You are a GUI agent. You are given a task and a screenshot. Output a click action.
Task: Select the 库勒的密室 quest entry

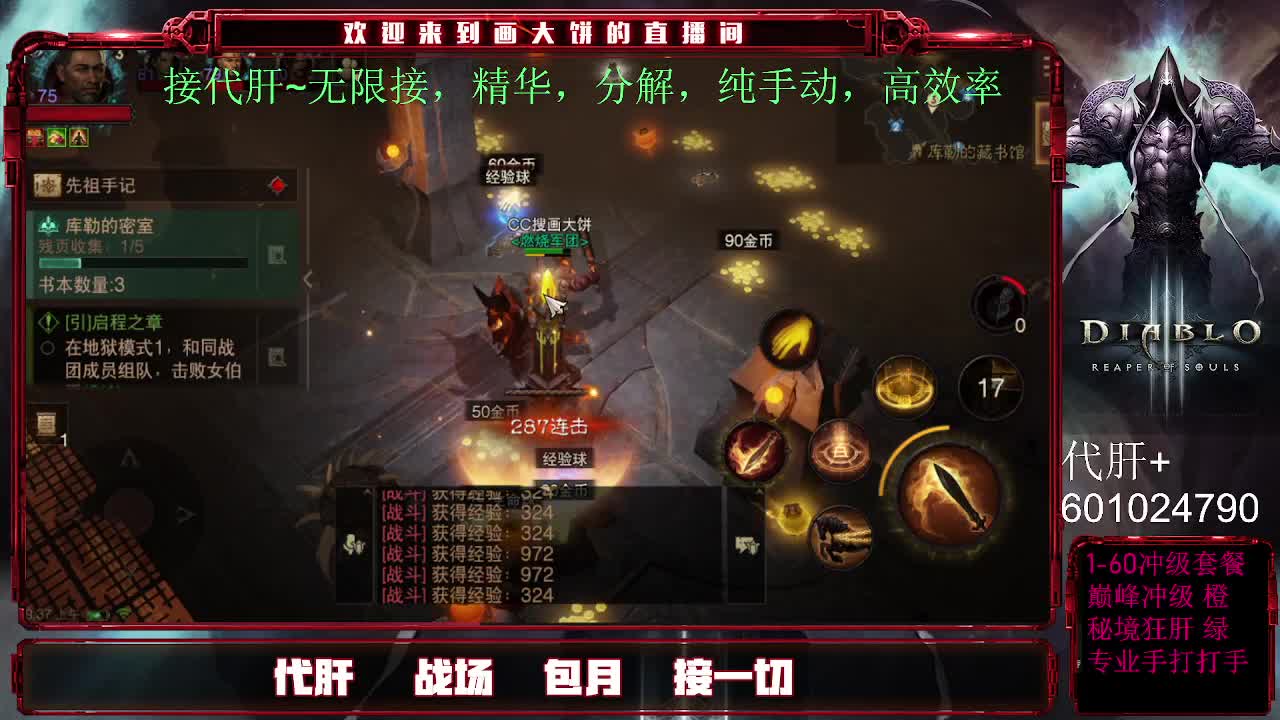tap(110, 227)
